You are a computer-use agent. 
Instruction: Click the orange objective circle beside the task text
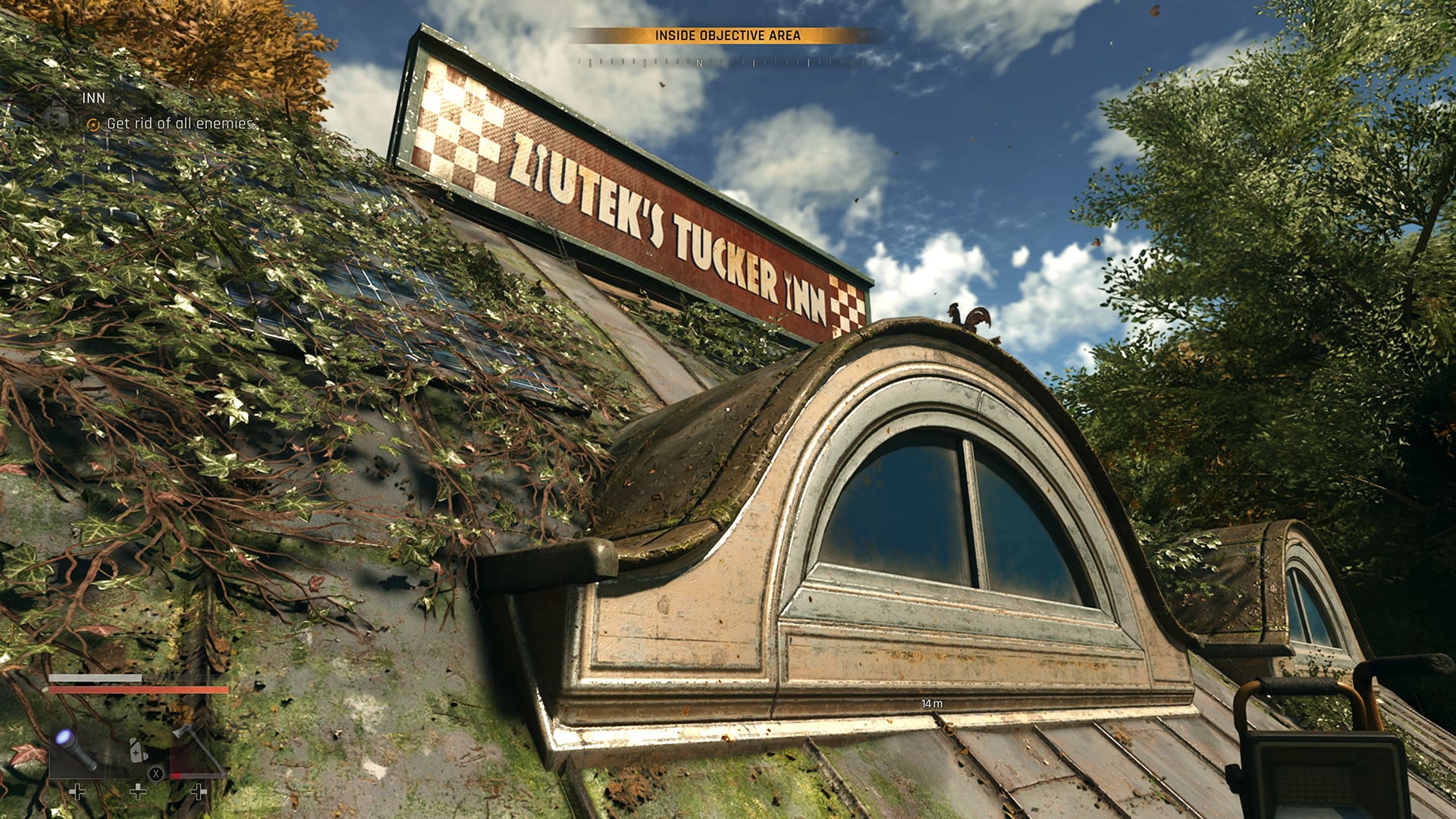(94, 124)
